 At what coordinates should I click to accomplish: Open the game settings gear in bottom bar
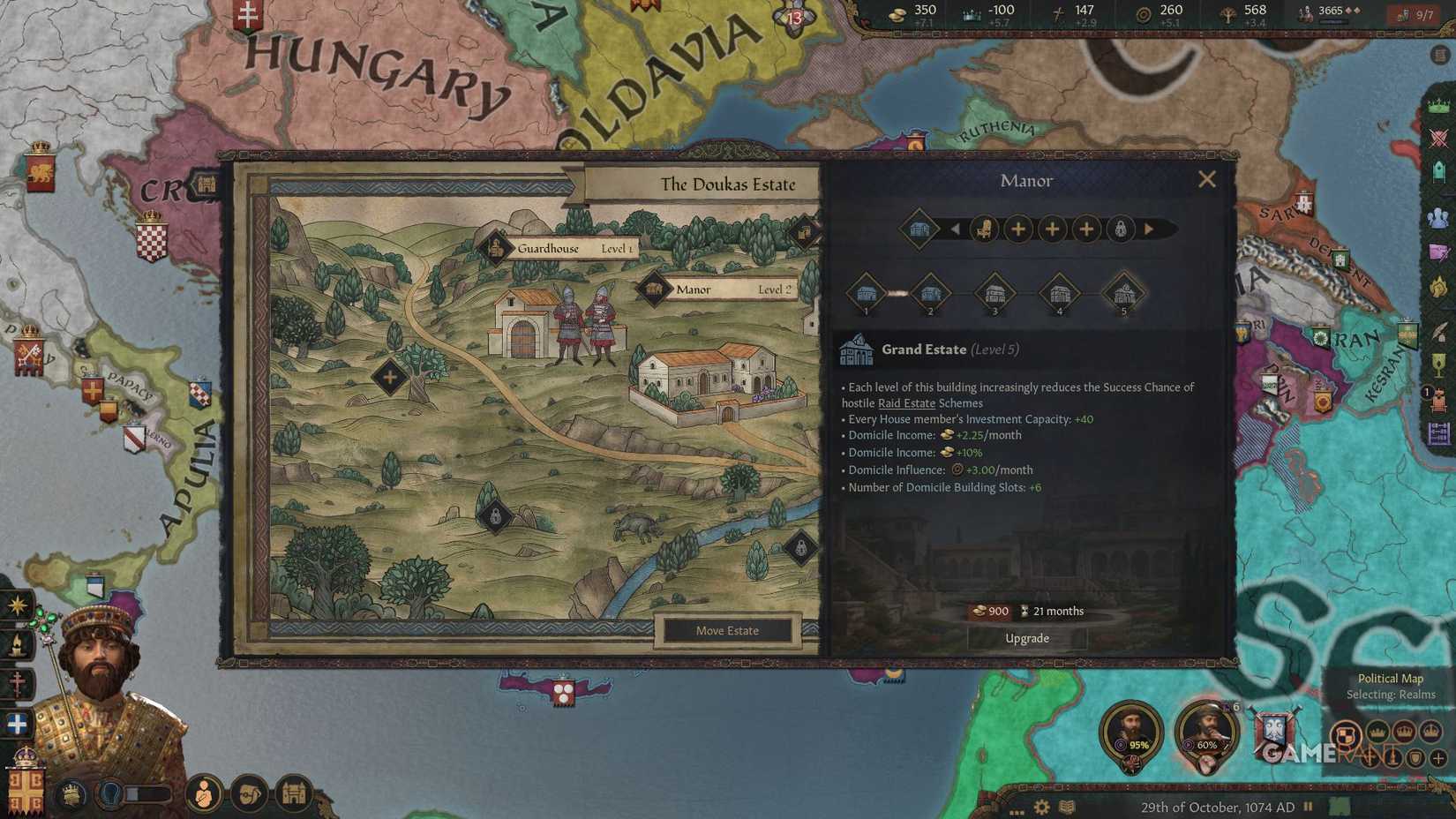click(1041, 808)
